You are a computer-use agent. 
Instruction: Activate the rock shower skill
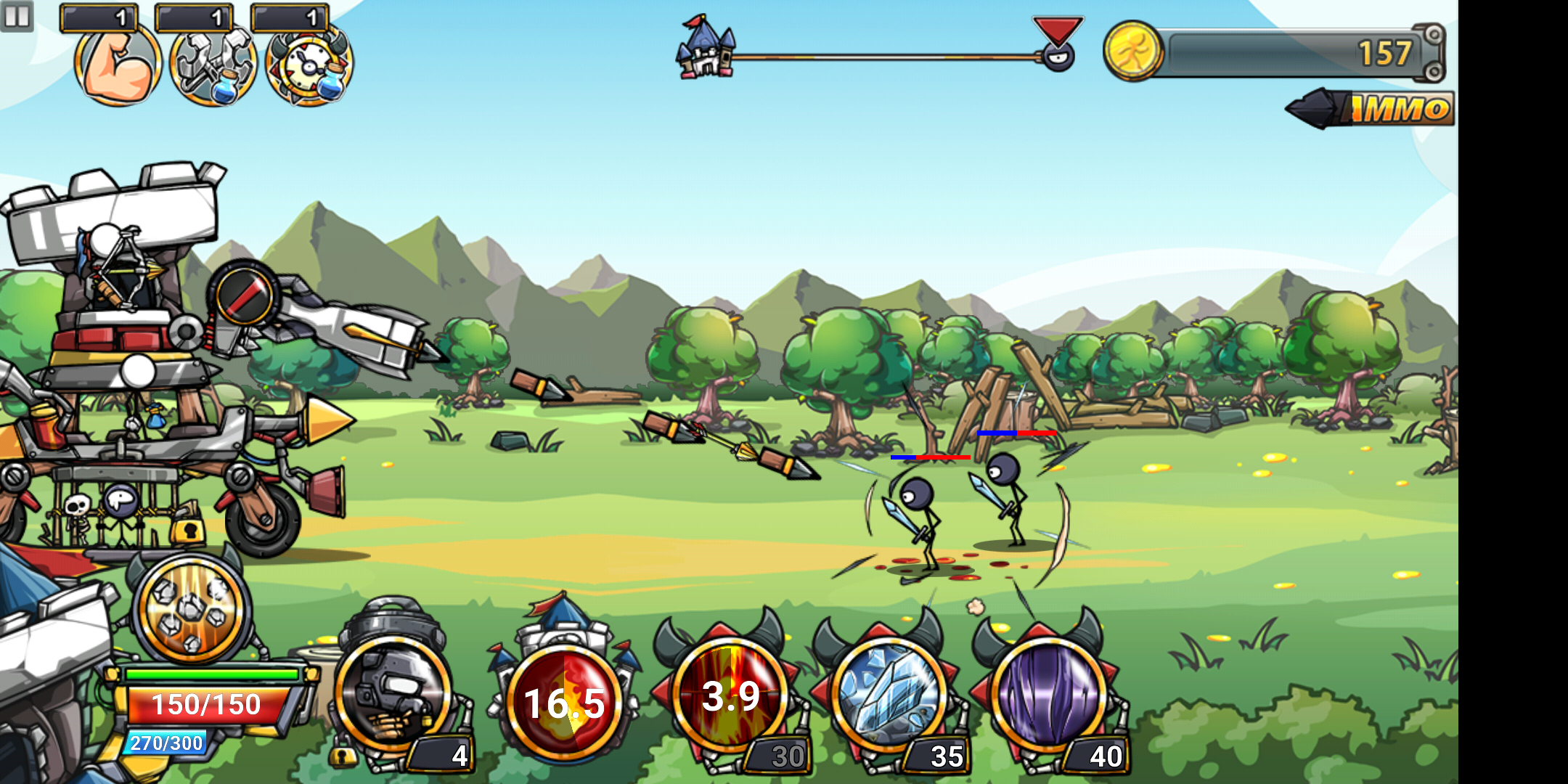tap(191, 608)
